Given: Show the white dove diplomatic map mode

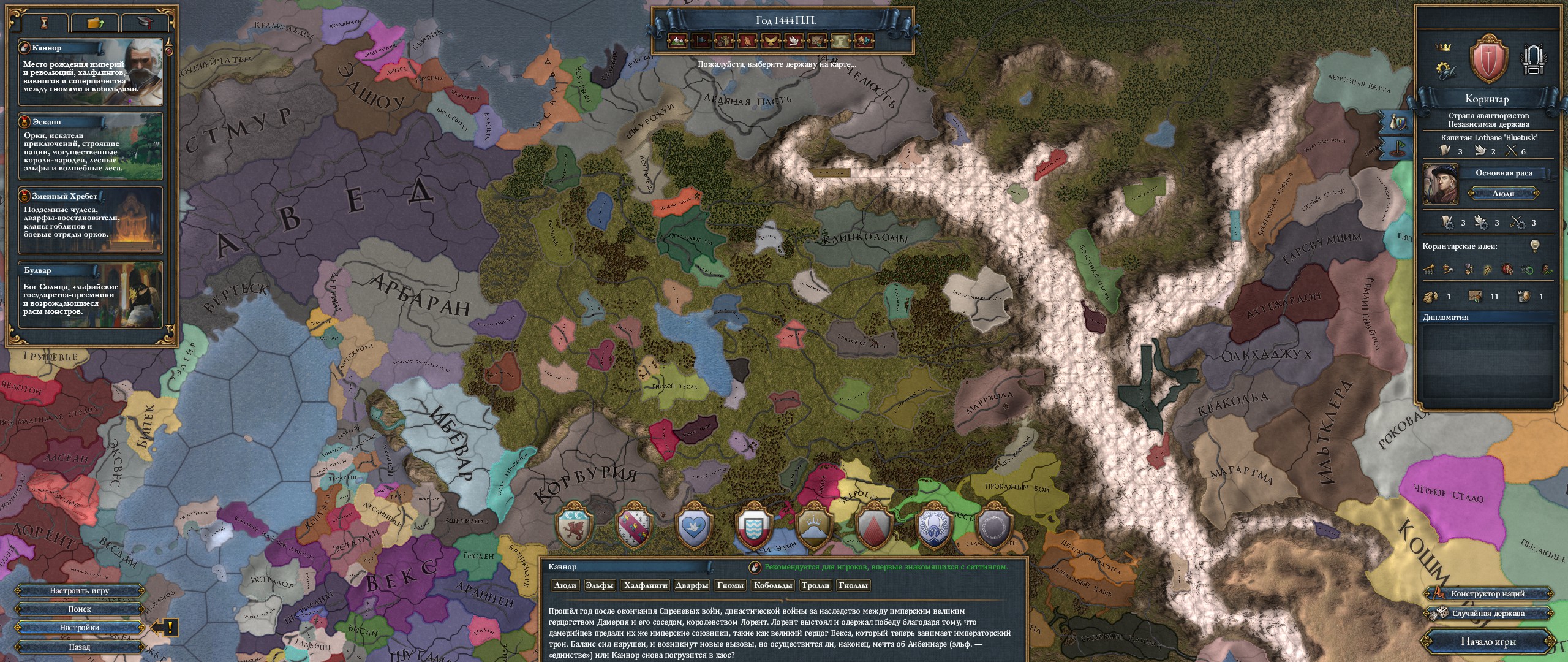Looking at the screenshot, I should click(x=794, y=41).
